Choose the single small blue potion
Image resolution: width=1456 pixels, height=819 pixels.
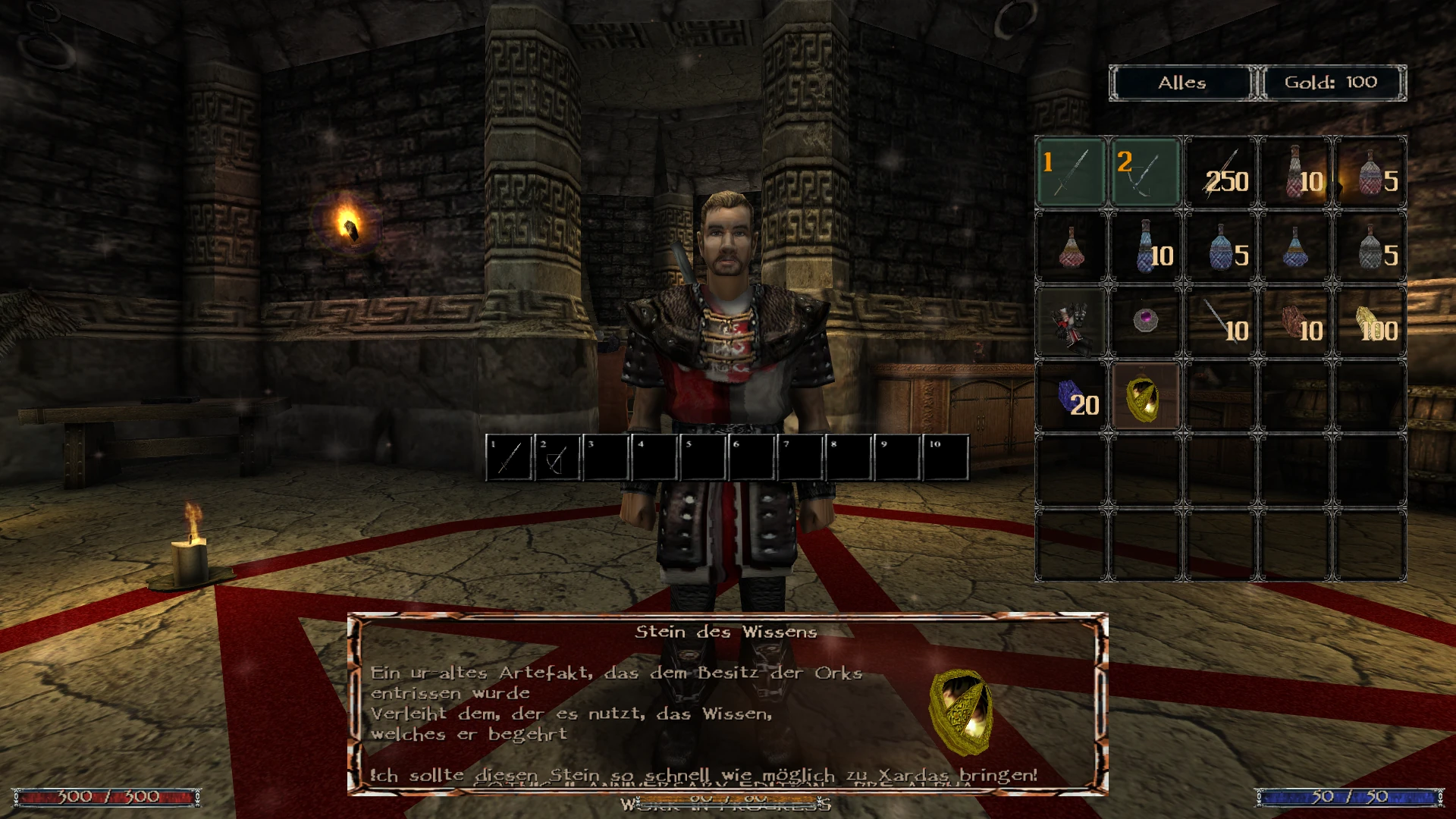pyautogui.click(x=1294, y=247)
